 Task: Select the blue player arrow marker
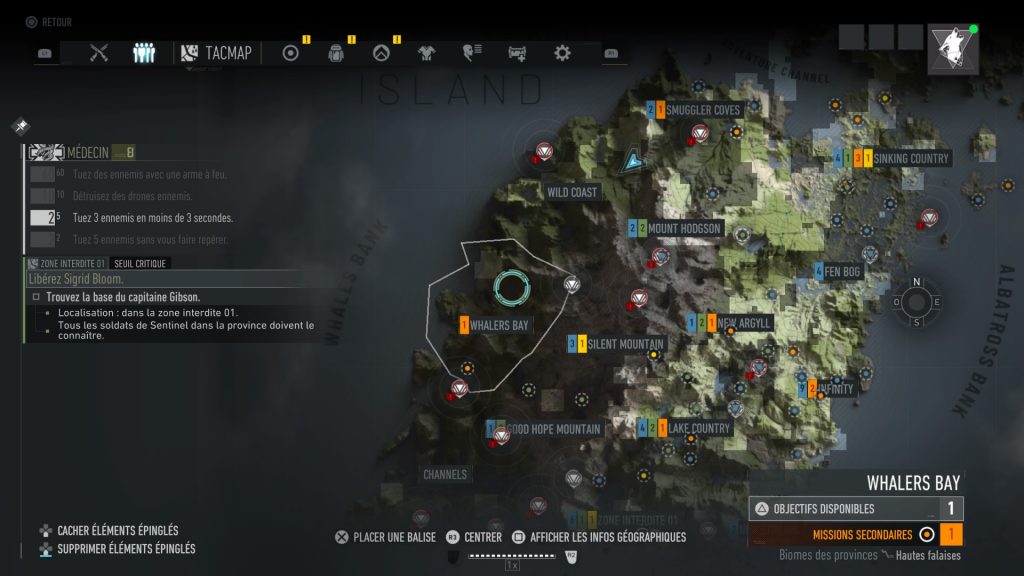[632, 159]
